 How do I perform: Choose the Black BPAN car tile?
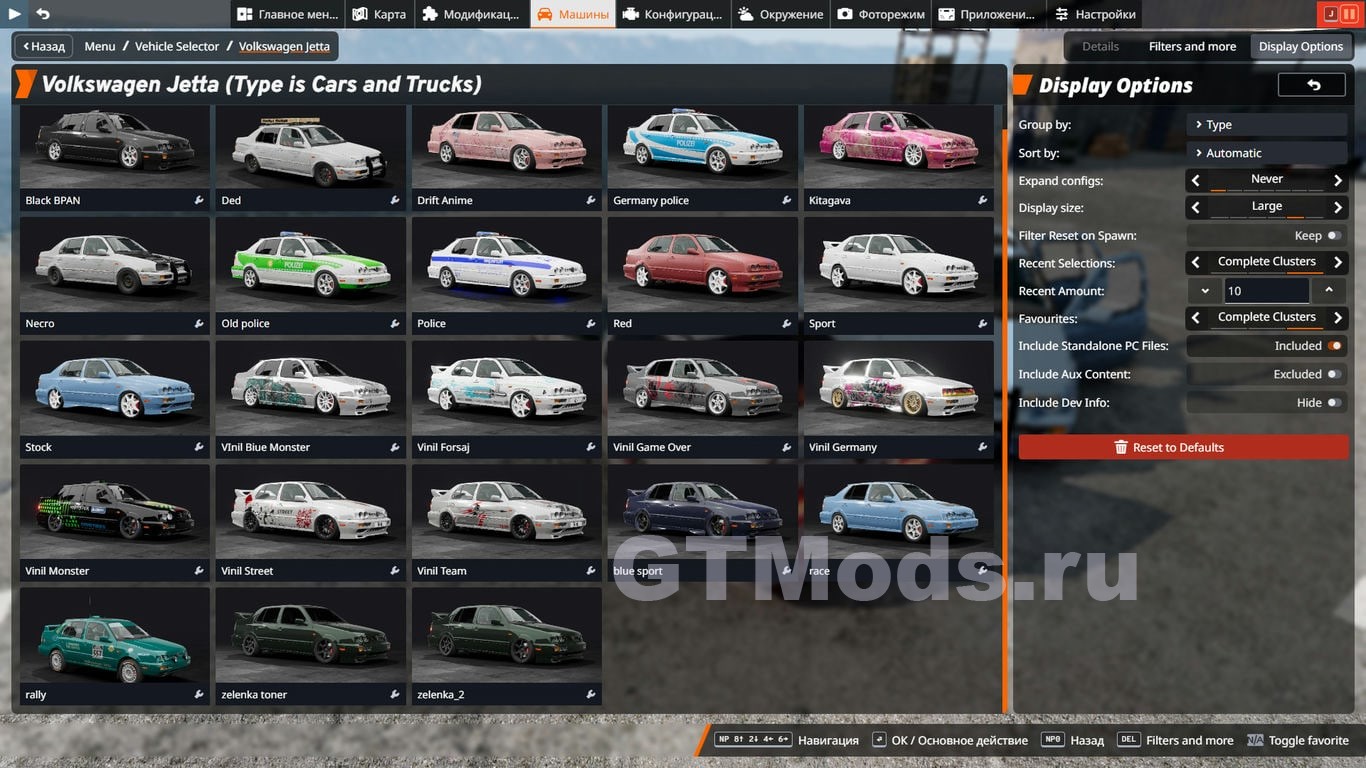(114, 157)
